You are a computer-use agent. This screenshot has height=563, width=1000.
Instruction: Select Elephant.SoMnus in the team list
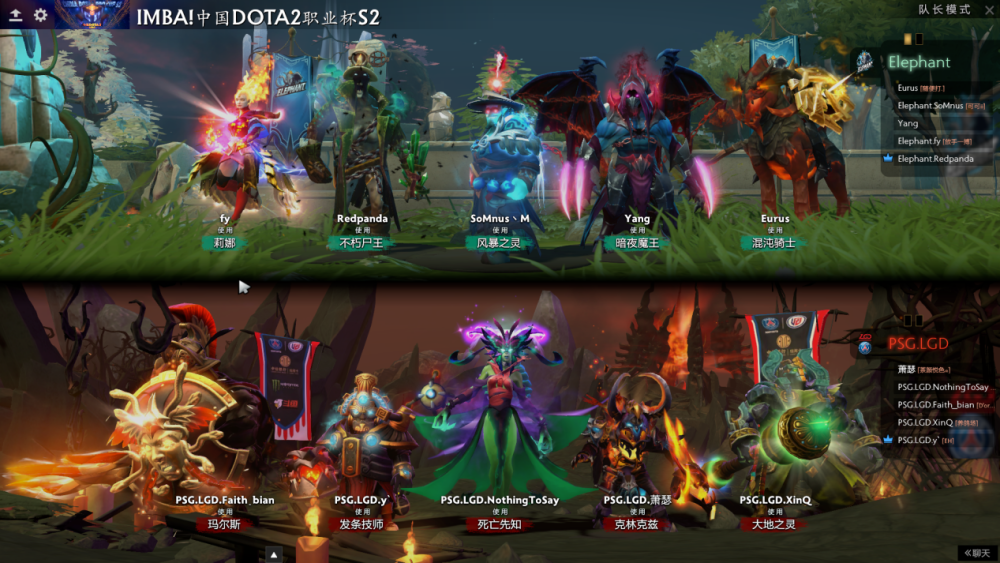930,105
